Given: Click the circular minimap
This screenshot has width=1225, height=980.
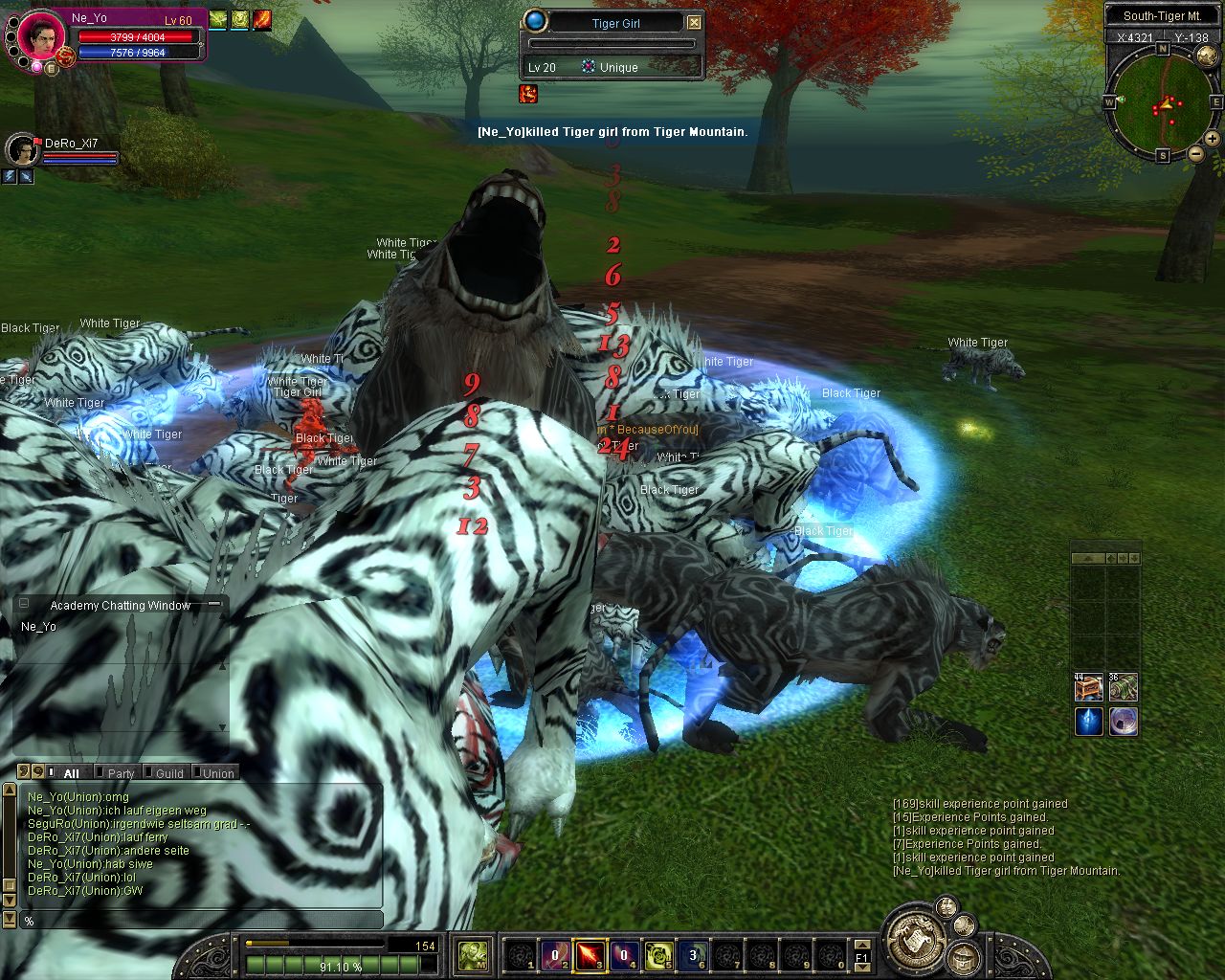Looking at the screenshot, I should (1163, 102).
